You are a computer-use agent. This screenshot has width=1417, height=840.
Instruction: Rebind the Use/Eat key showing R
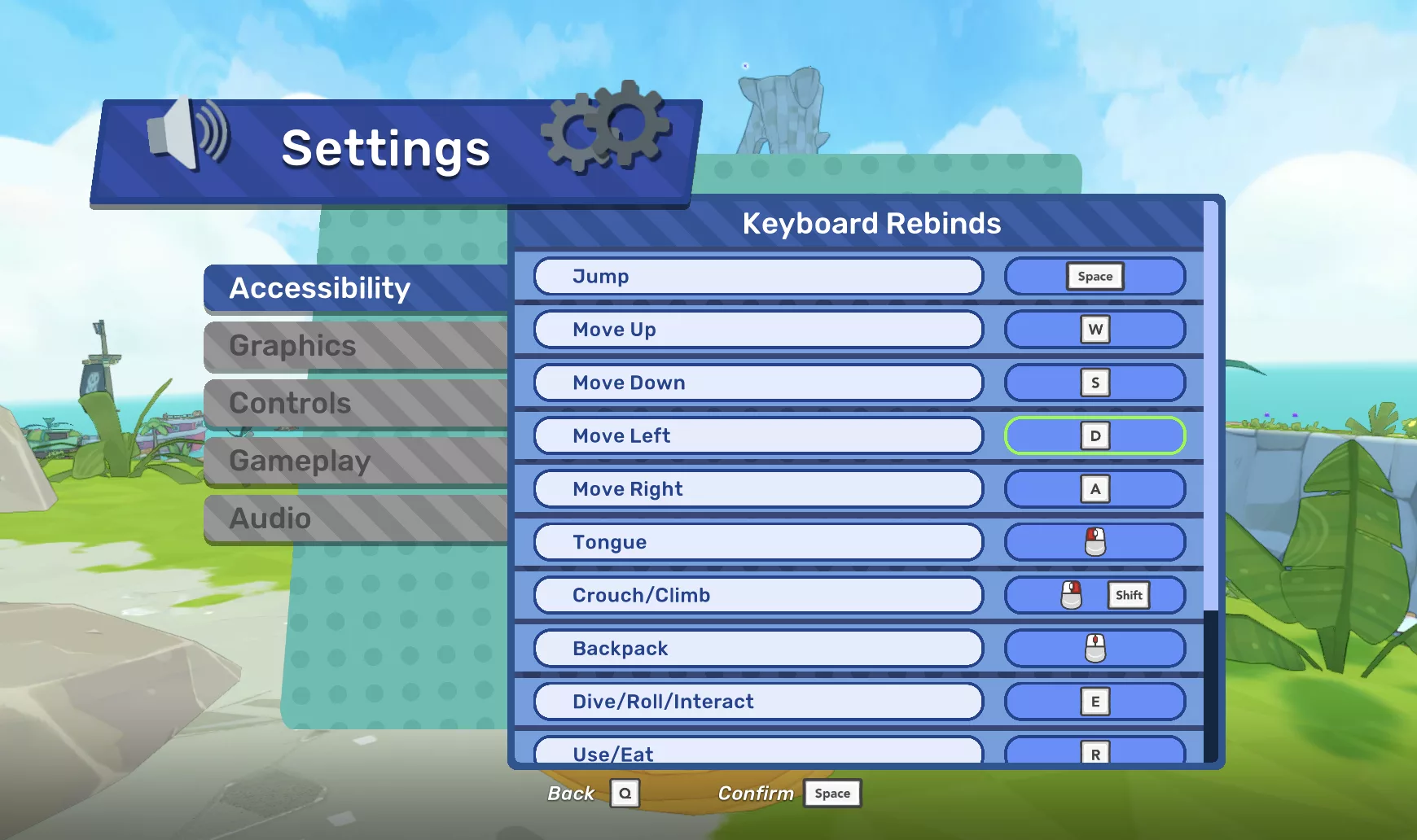tap(1095, 752)
